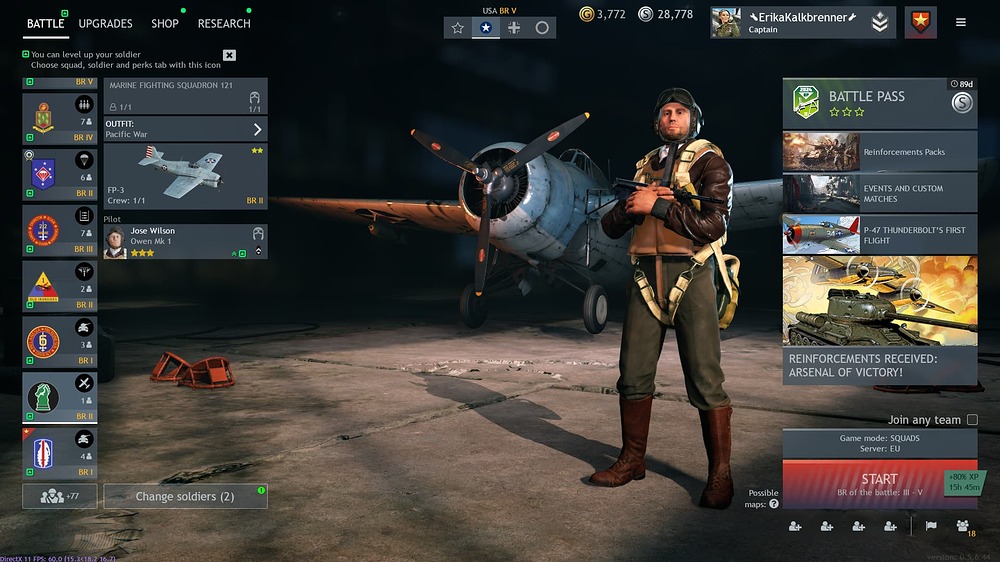Expand the Pacific War outfit selector
The height and width of the screenshot is (562, 1000).
click(x=185, y=129)
